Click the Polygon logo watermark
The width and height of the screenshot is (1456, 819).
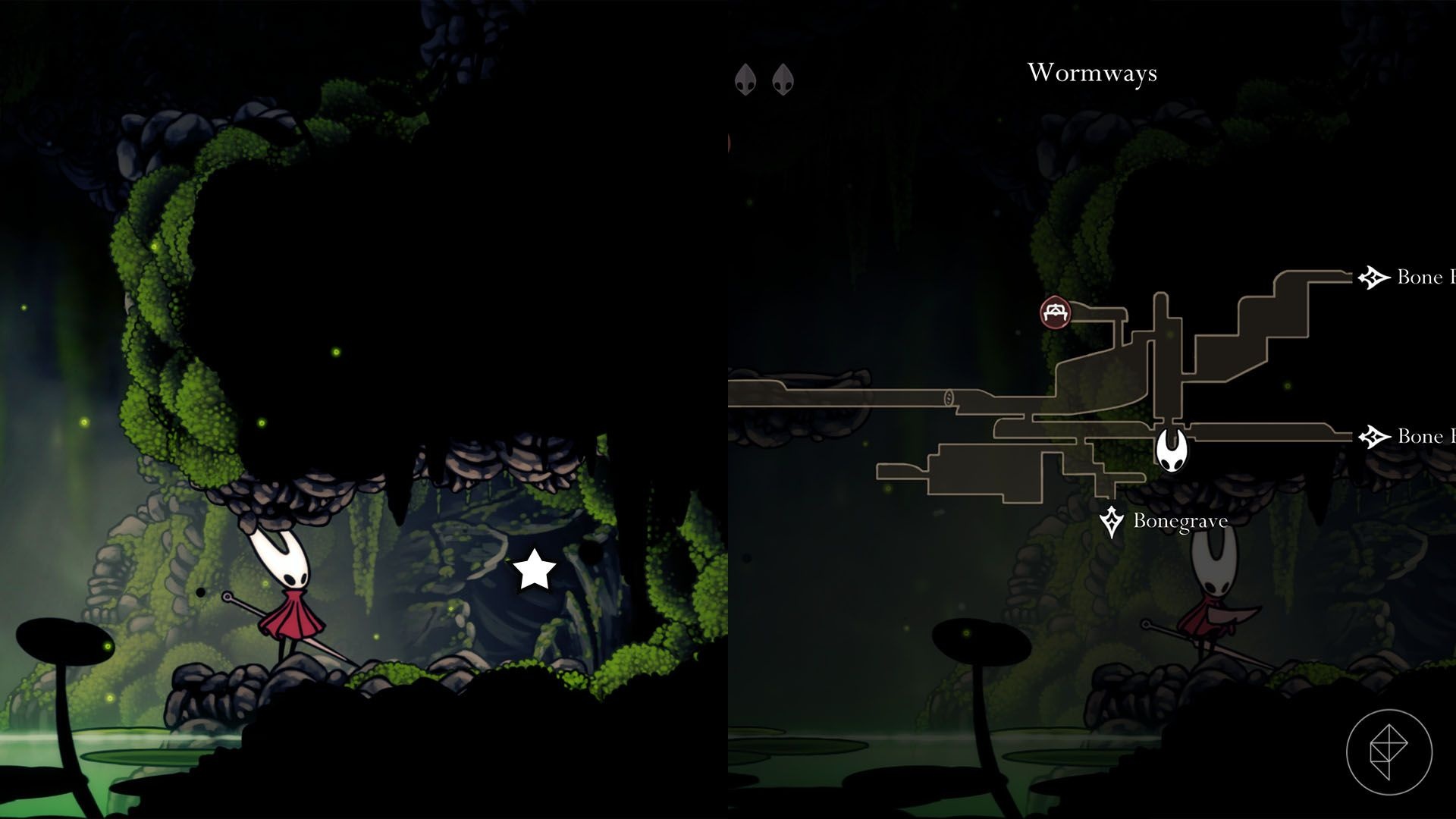tap(1389, 752)
